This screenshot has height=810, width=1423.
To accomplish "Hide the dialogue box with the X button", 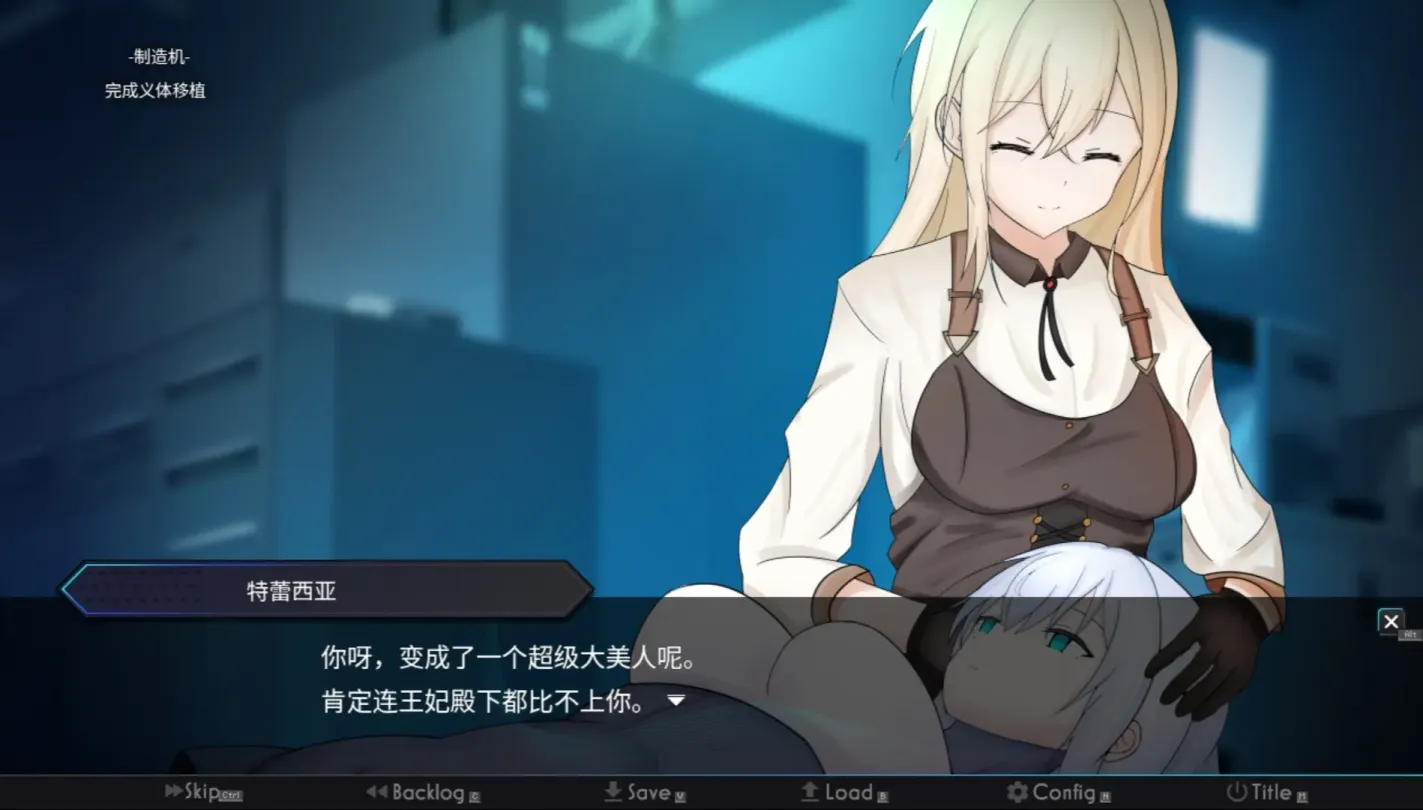I will point(1391,621).
